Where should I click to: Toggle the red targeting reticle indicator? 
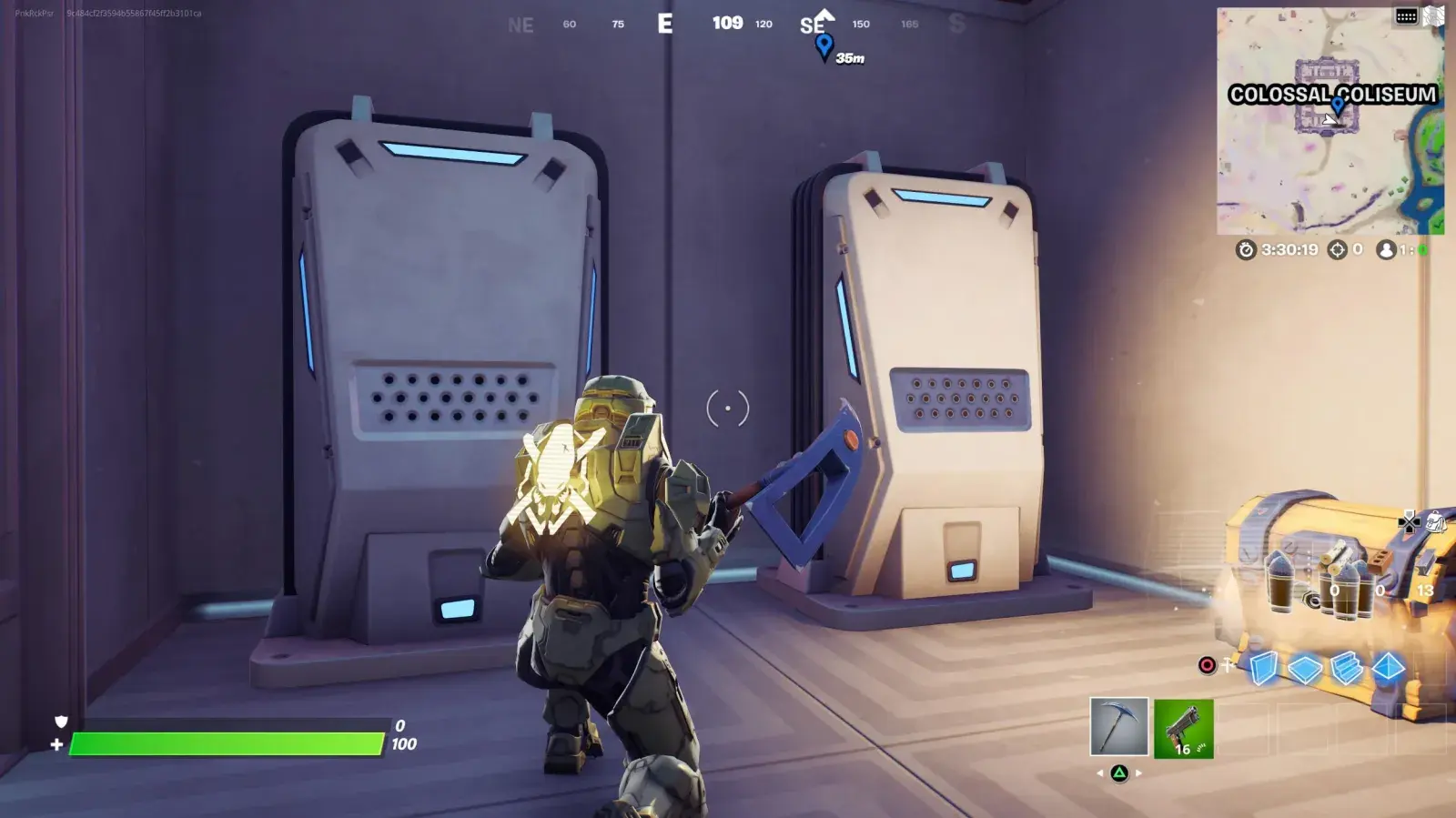click(x=1207, y=665)
